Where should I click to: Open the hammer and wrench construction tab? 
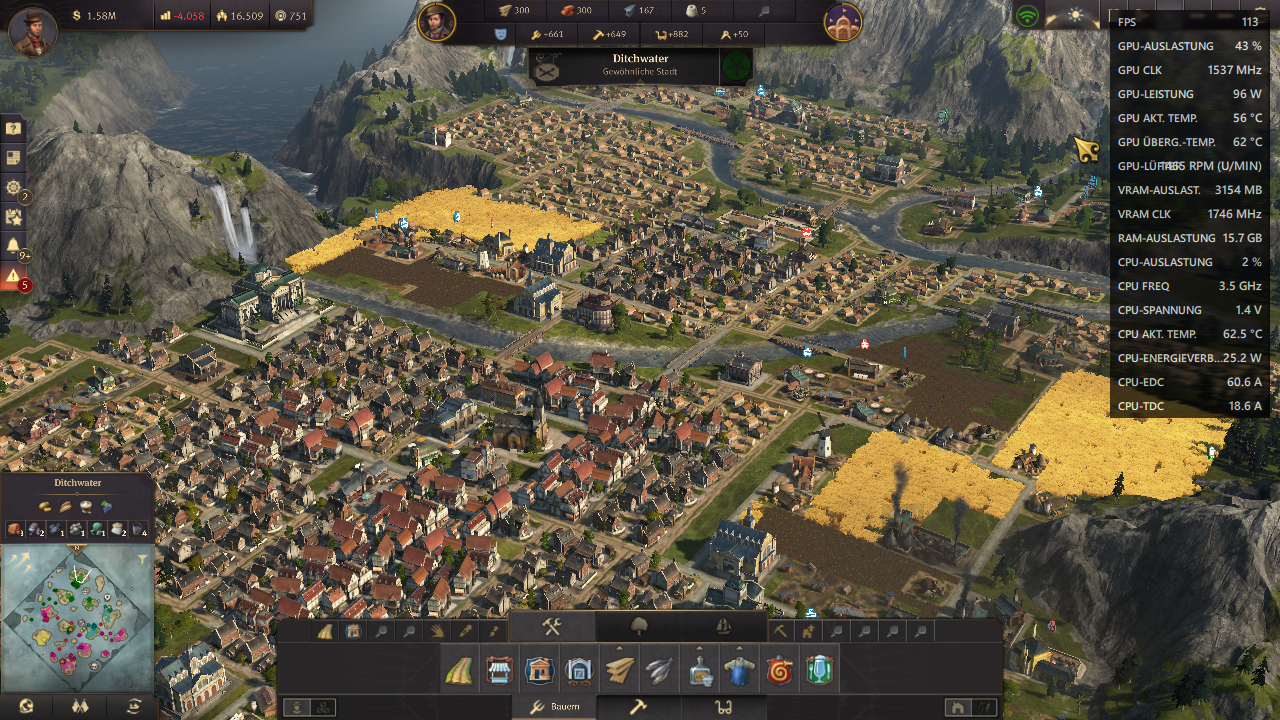(552, 627)
